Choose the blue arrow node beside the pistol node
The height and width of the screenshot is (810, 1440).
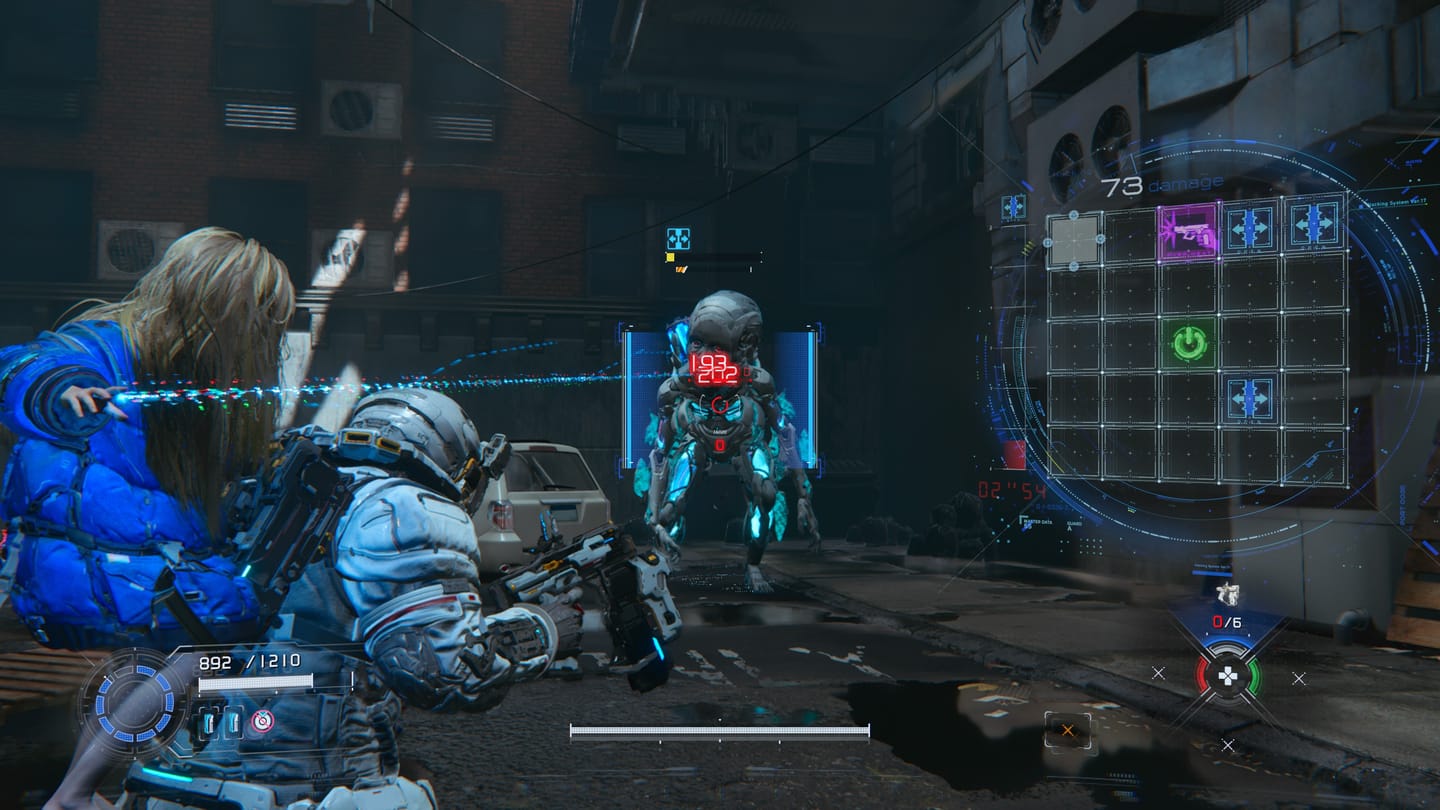point(1250,227)
